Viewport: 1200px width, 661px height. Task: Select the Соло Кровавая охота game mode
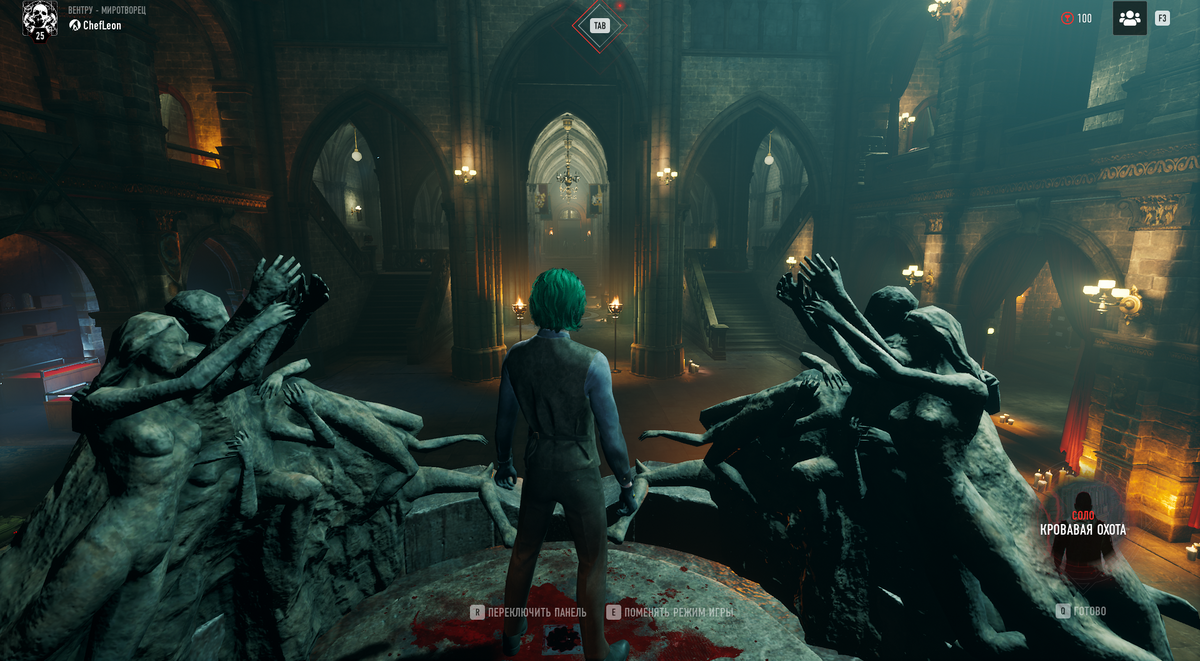1083,523
